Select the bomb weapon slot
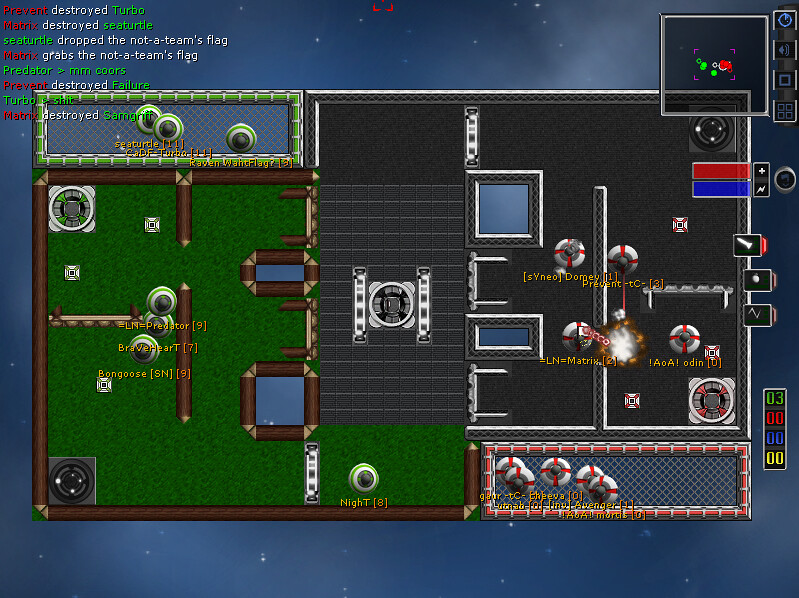Screen dimensions: 799x598 click(x=757, y=280)
